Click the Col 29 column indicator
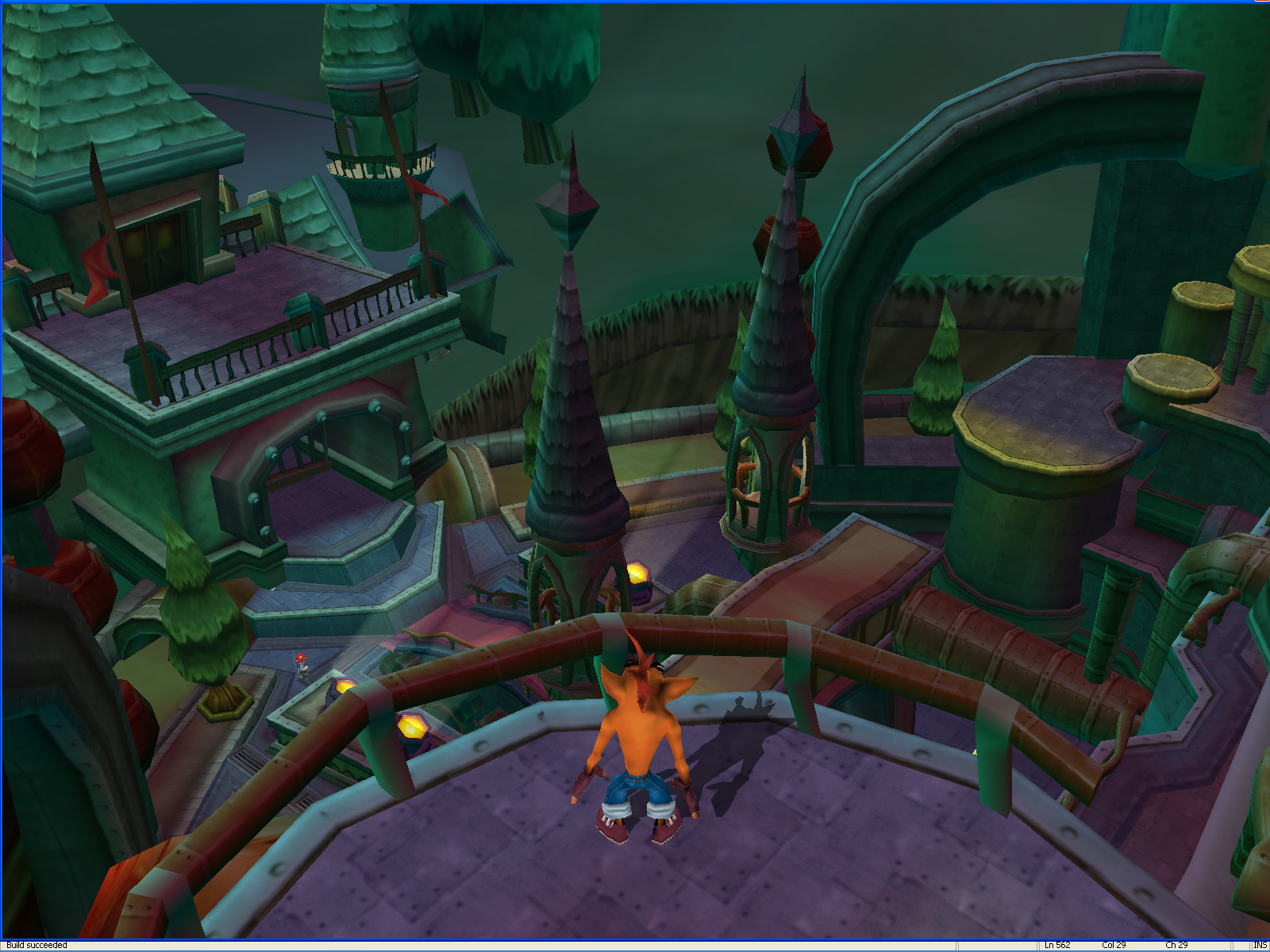 1114,944
